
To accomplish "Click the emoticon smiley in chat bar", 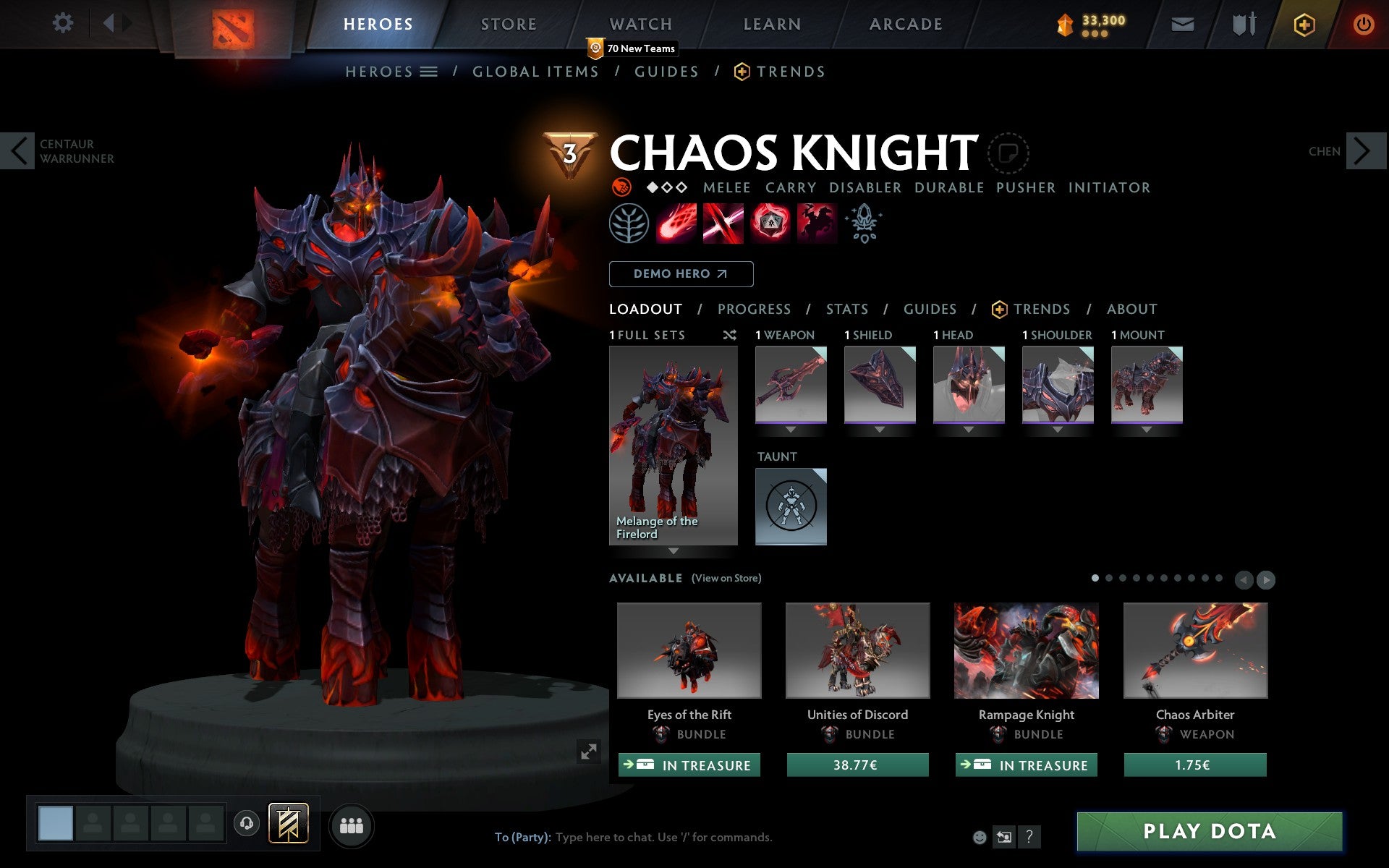I will (981, 837).
